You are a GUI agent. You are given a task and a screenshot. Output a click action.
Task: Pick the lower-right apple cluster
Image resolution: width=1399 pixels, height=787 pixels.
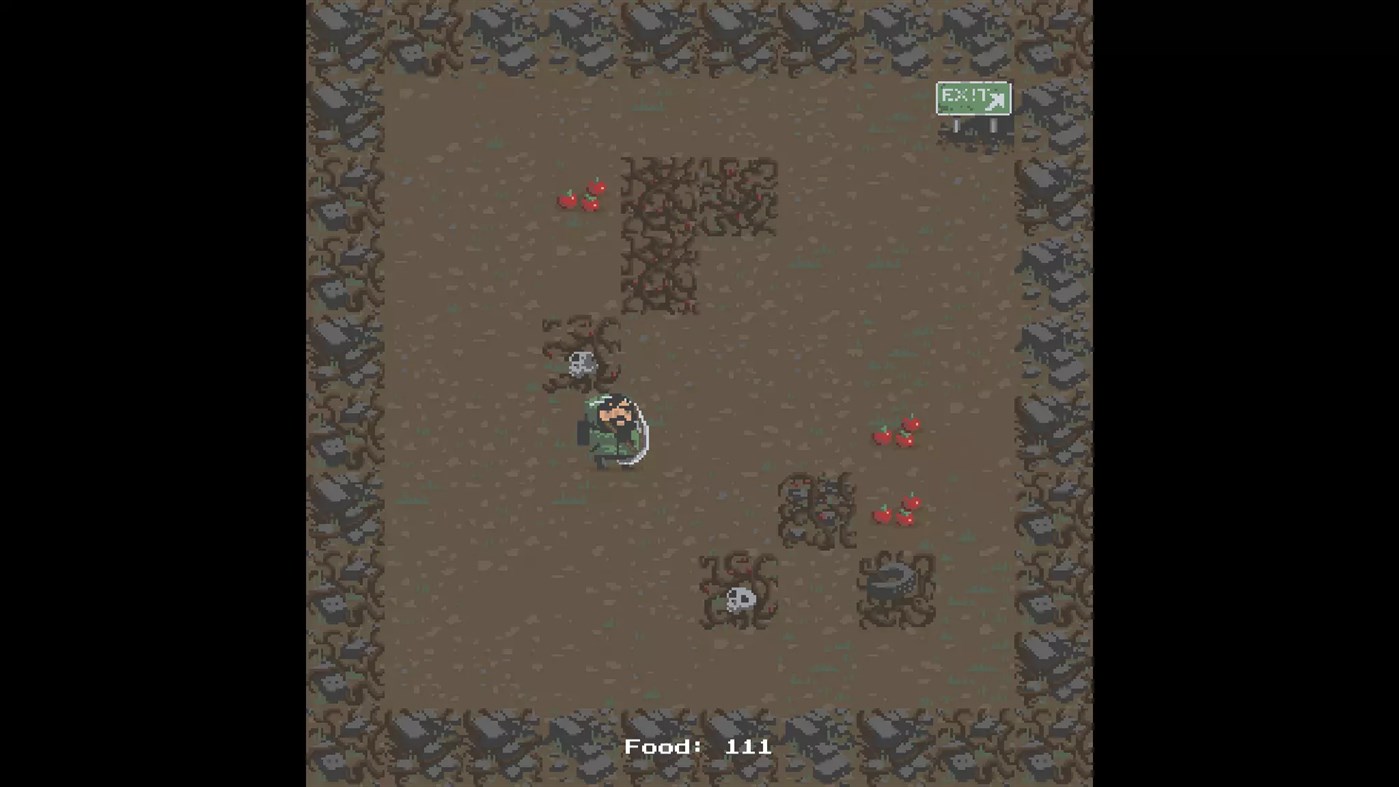896,510
